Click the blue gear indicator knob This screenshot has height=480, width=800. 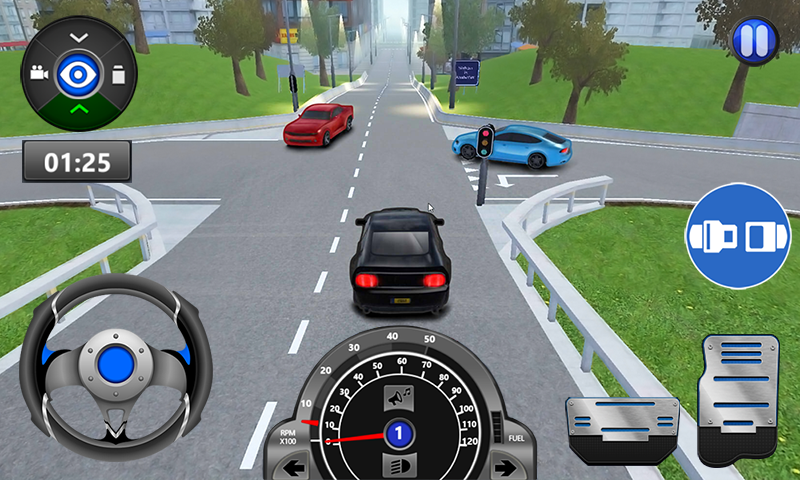[399, 433]
